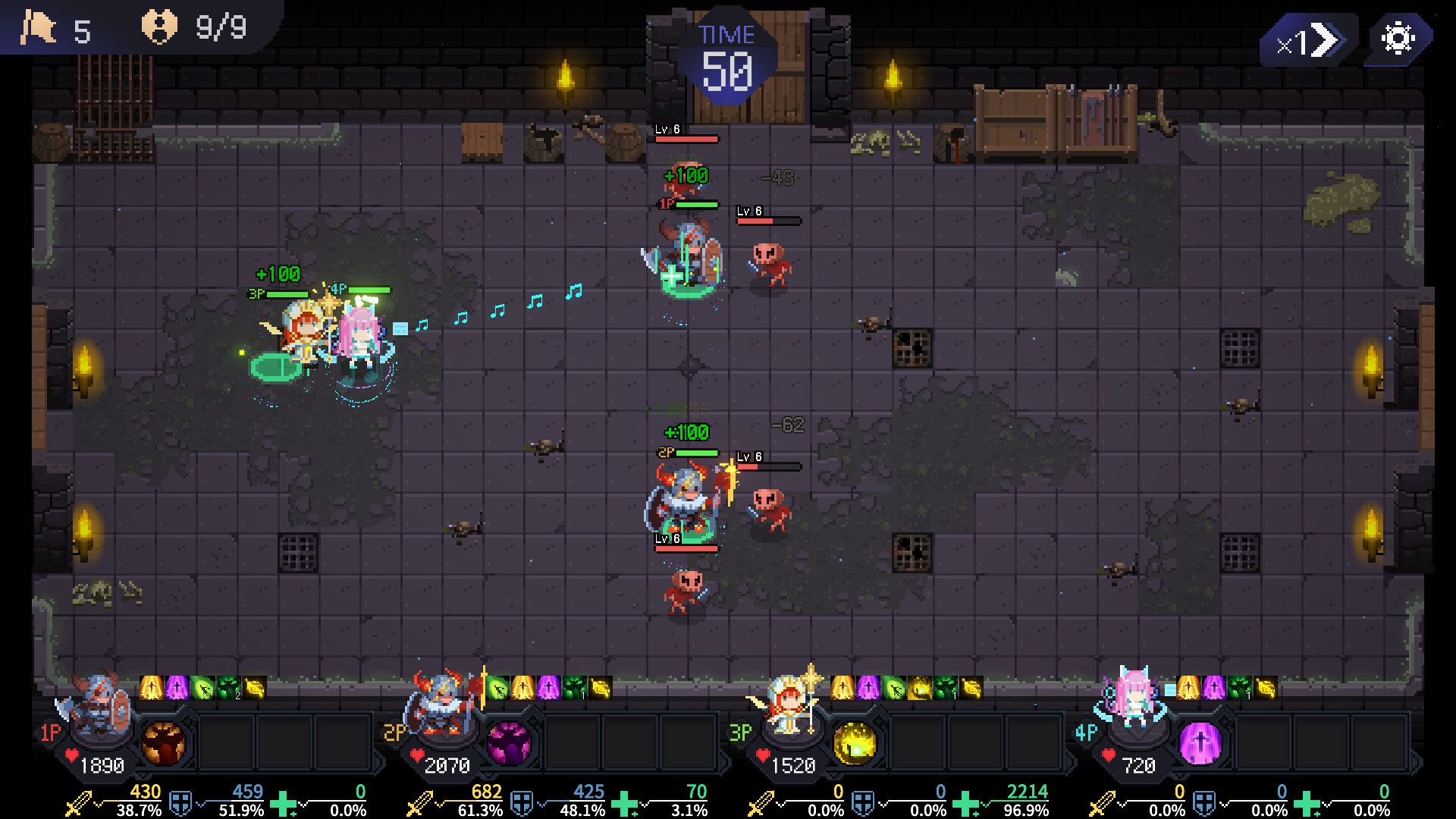Click 3P's yellow fireball buff icon

[x=920, y=688]
